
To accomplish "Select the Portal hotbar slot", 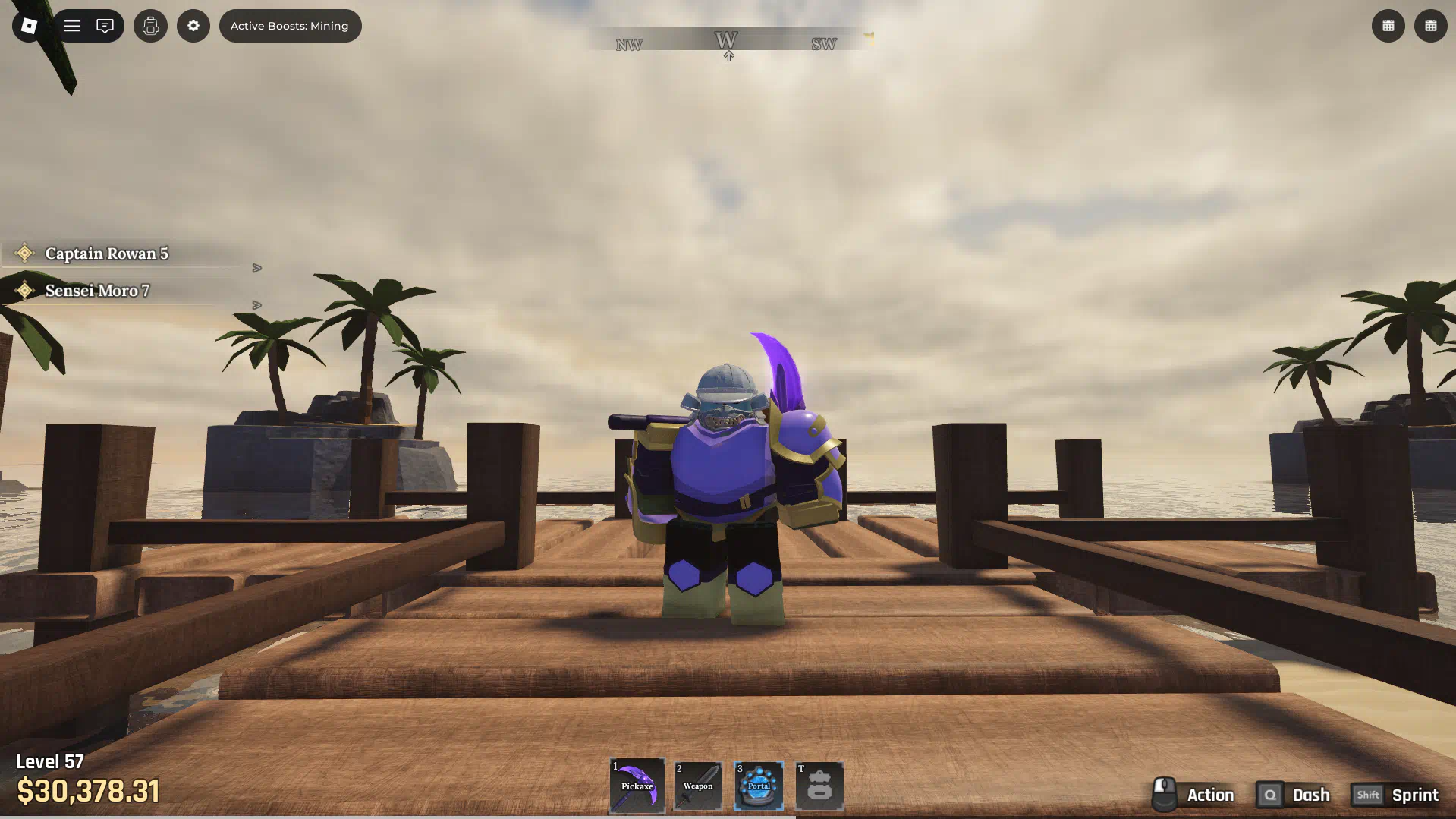I will point(759,786).
